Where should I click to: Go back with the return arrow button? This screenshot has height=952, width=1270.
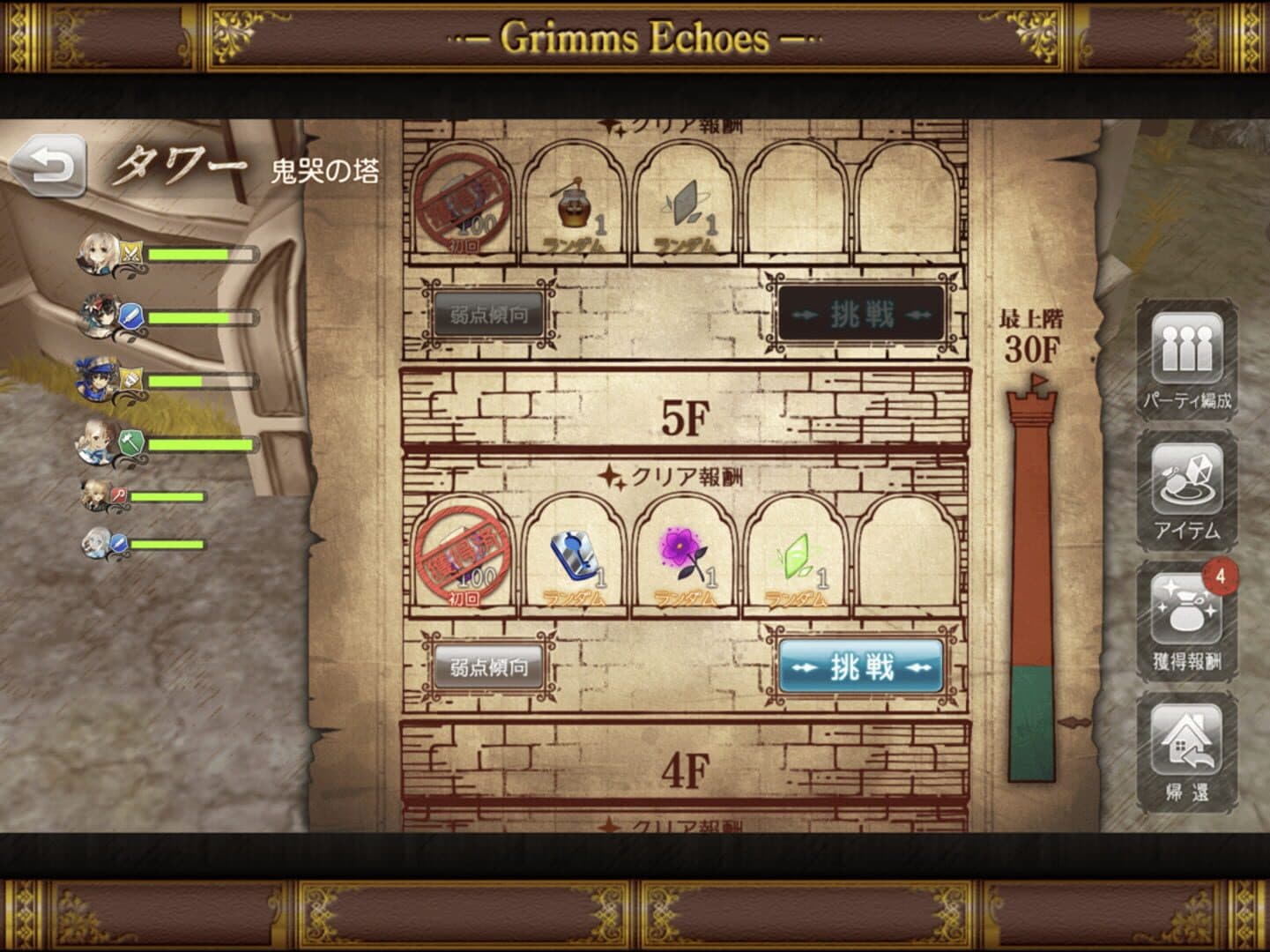point(49,167)
